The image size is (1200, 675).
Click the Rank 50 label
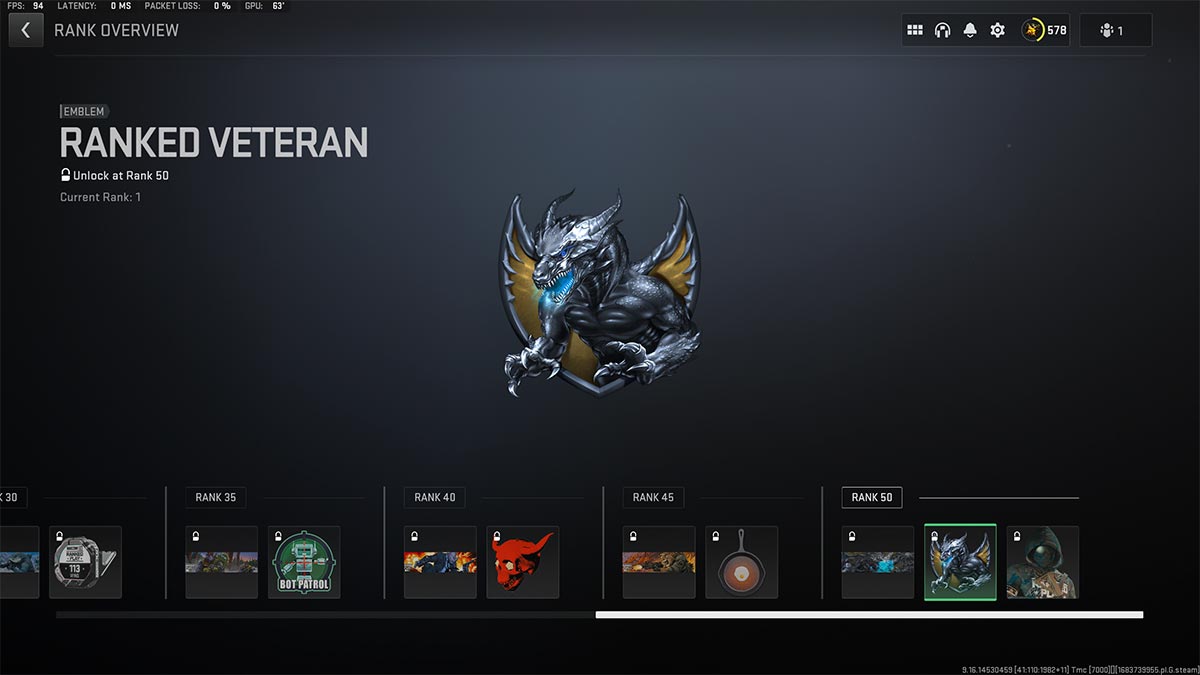[872, 497]
